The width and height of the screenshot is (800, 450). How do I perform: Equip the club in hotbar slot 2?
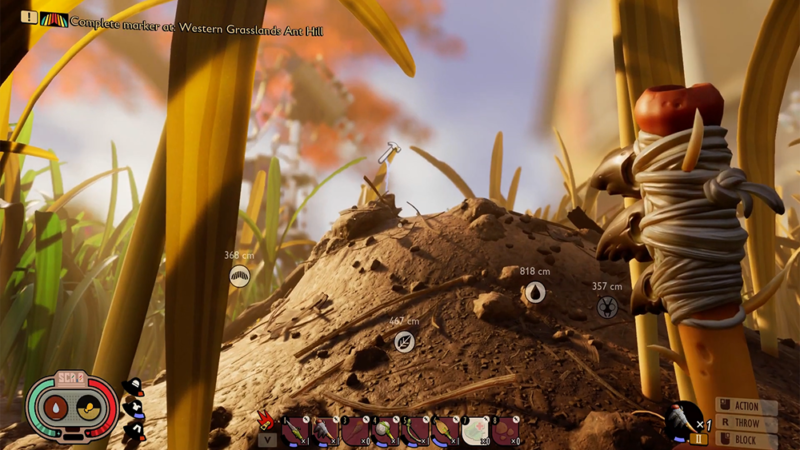[x=325, y=430]
